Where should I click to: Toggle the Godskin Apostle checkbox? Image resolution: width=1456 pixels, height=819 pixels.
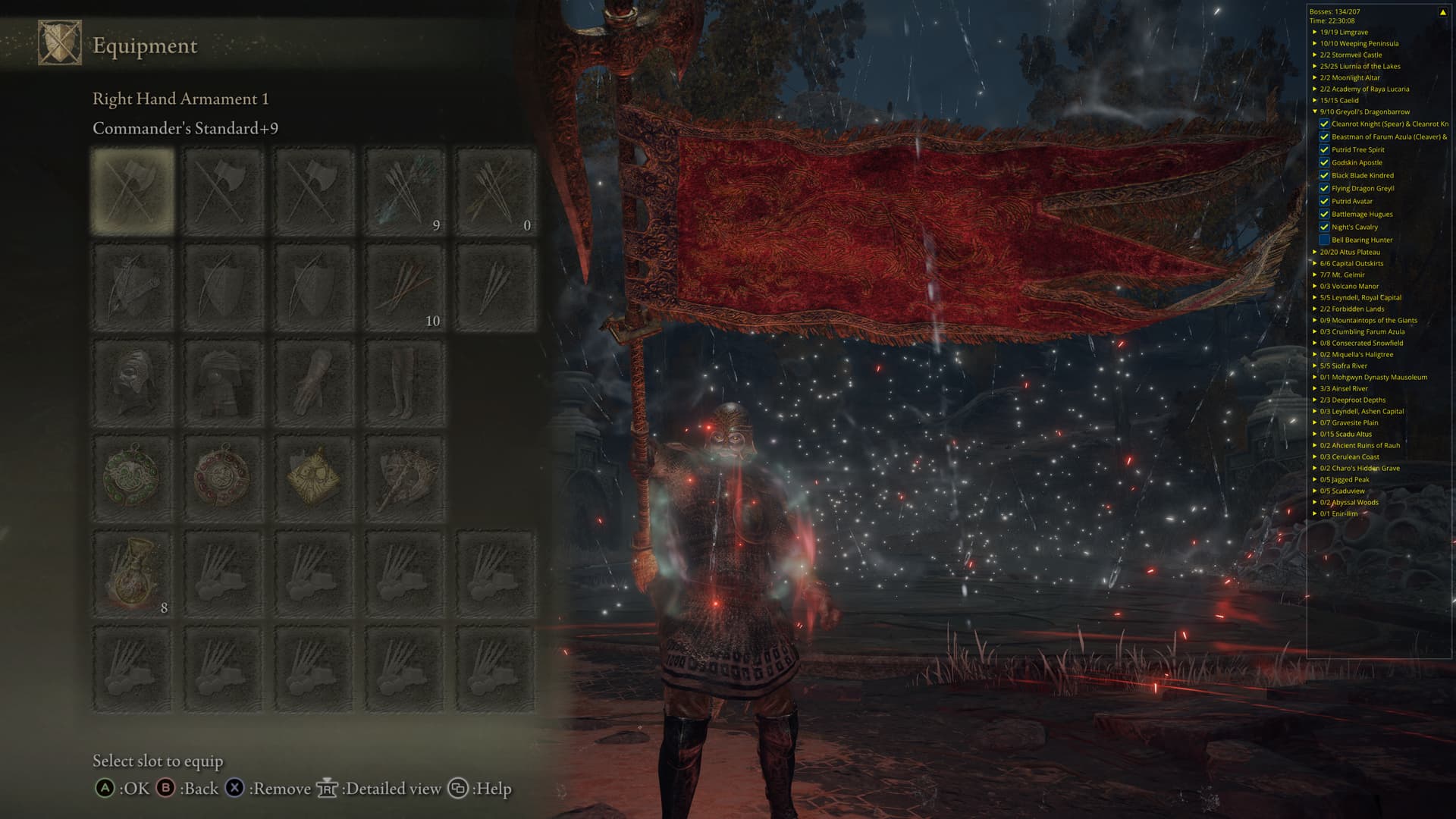pyautogui.click(x=1324, y=163)
